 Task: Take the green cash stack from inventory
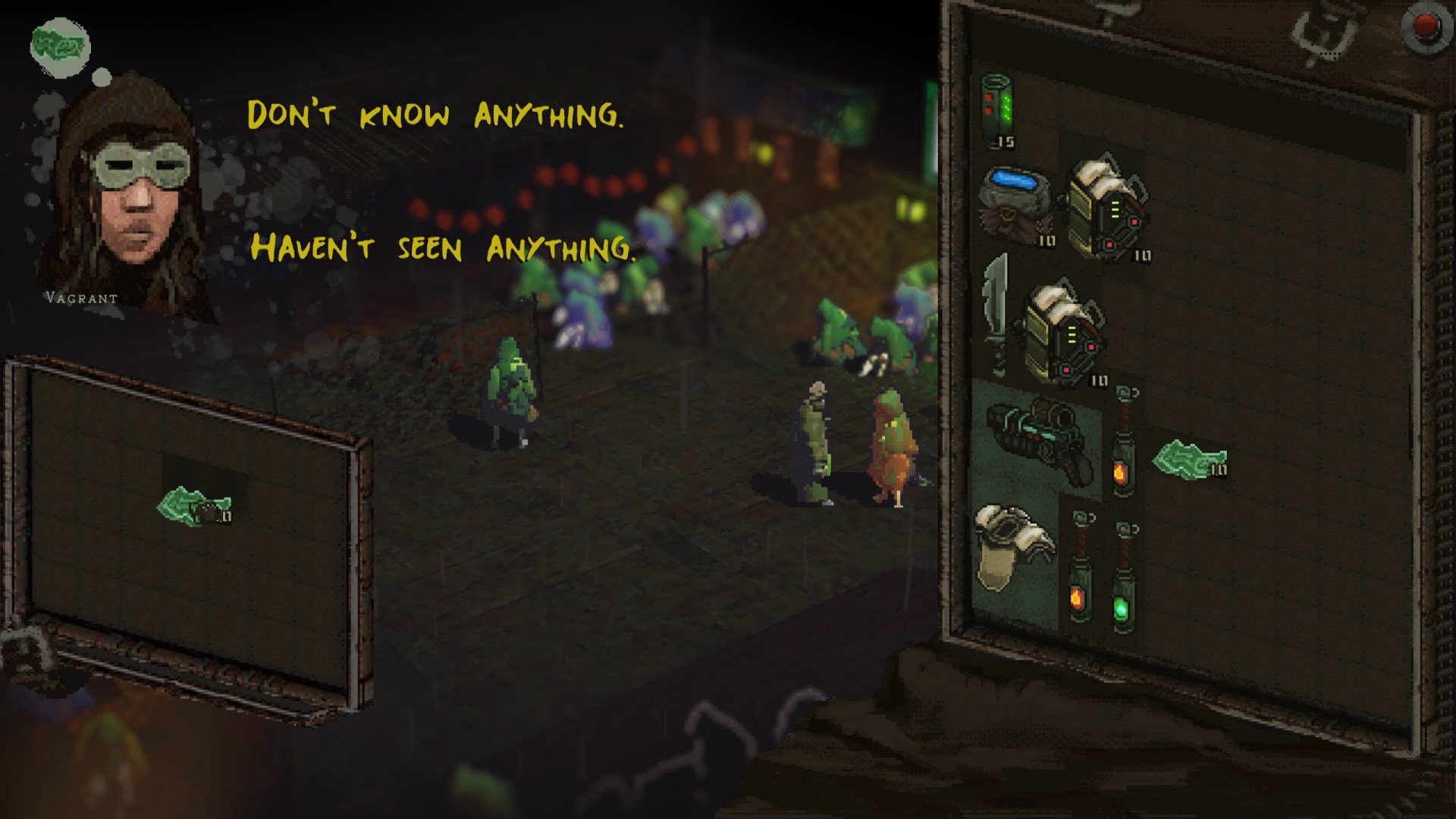coord(1188,460)
